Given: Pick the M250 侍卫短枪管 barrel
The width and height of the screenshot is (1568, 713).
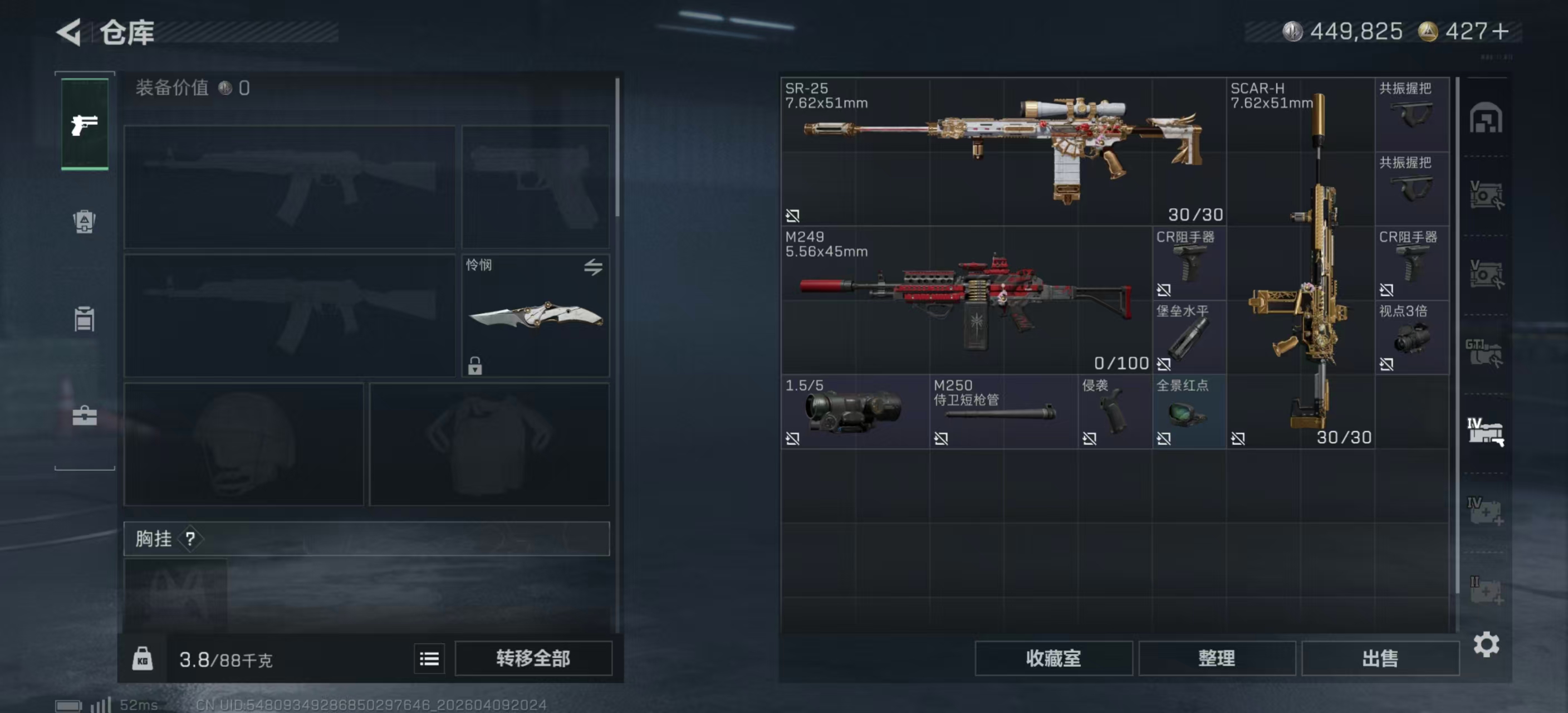Looking at the screenshot, I should coord(1002,412).
